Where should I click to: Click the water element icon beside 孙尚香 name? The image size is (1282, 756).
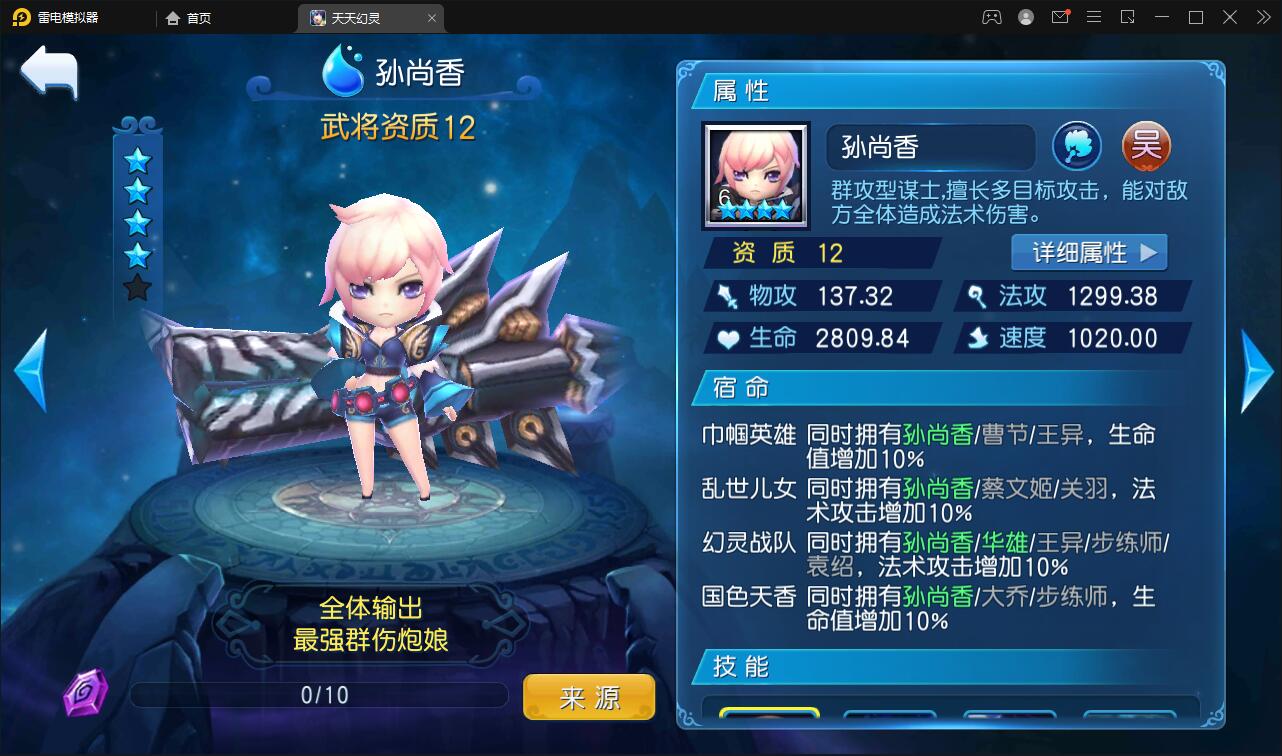click(x=1077, y=145)
